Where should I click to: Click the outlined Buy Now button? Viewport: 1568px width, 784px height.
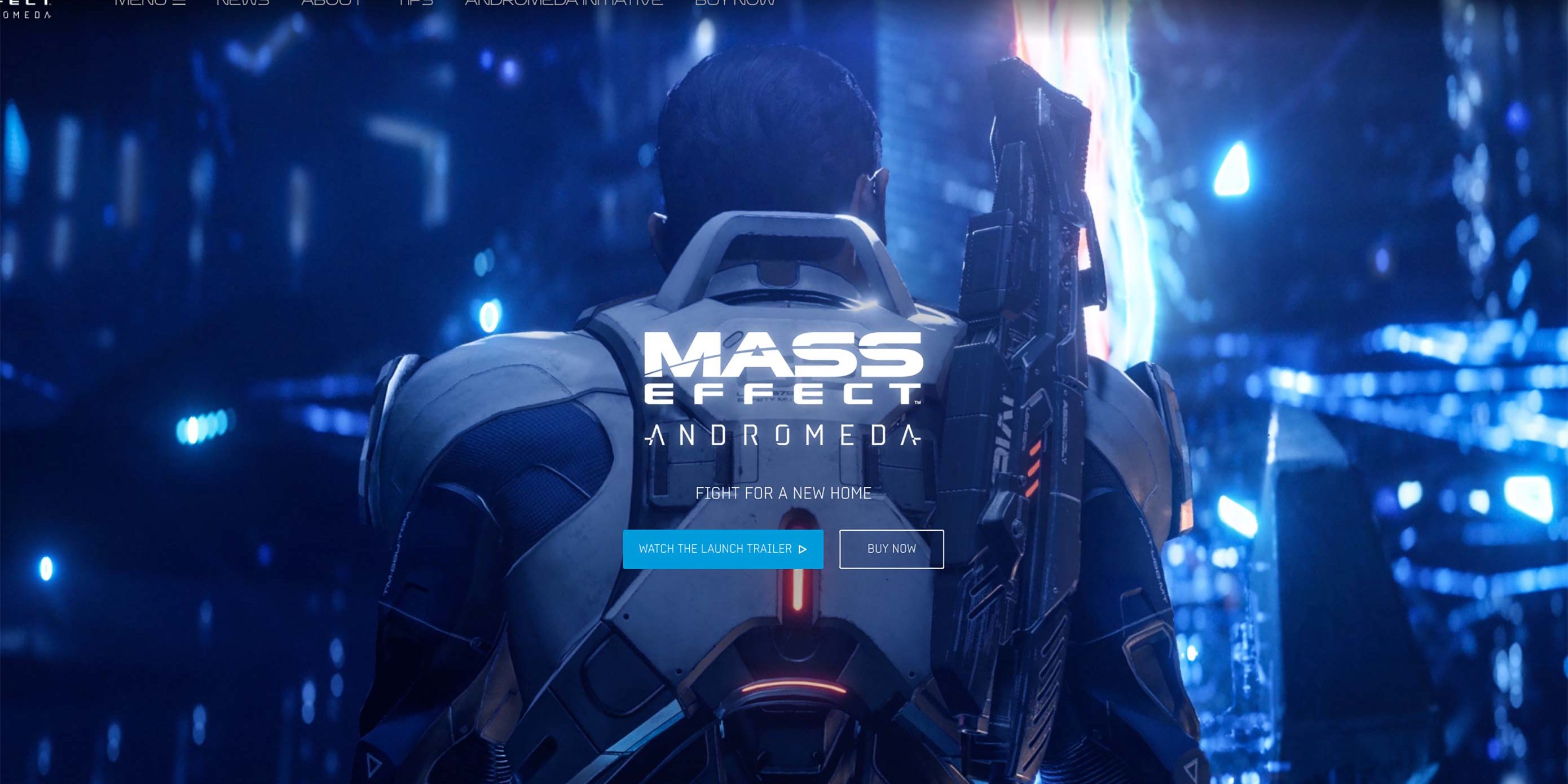coord(891,549)
